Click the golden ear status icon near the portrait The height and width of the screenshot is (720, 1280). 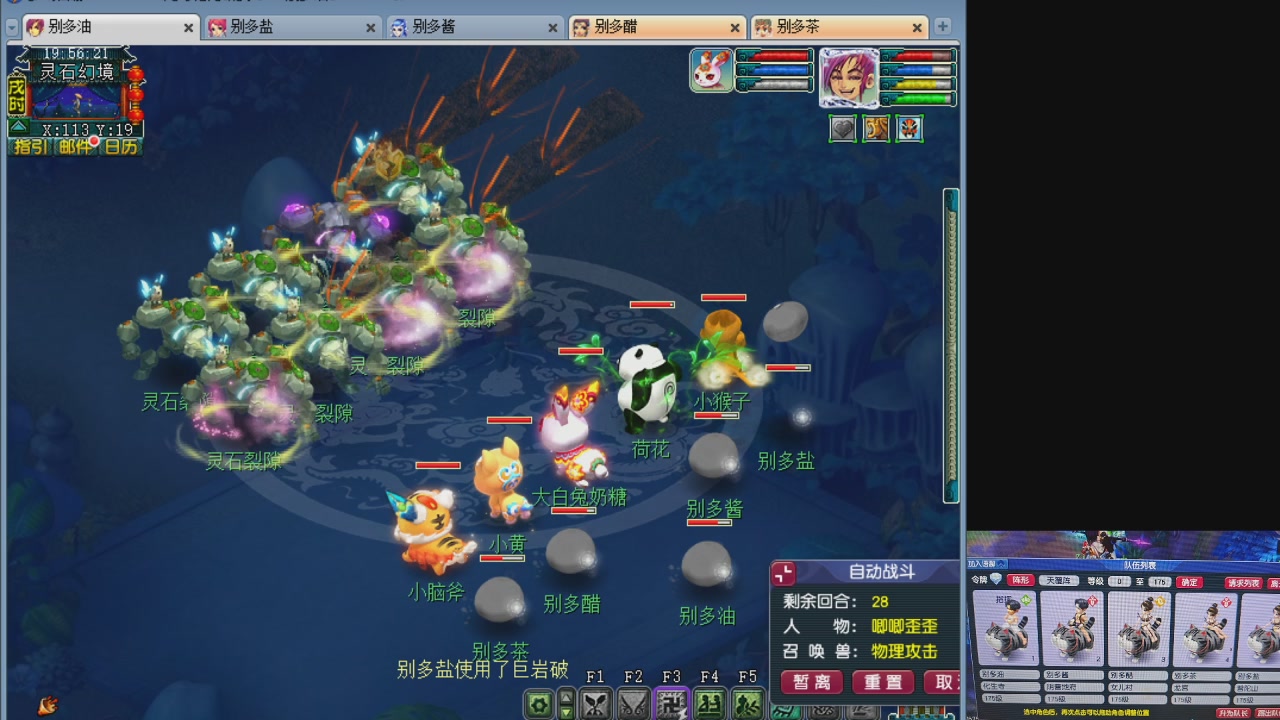[876, 129]
